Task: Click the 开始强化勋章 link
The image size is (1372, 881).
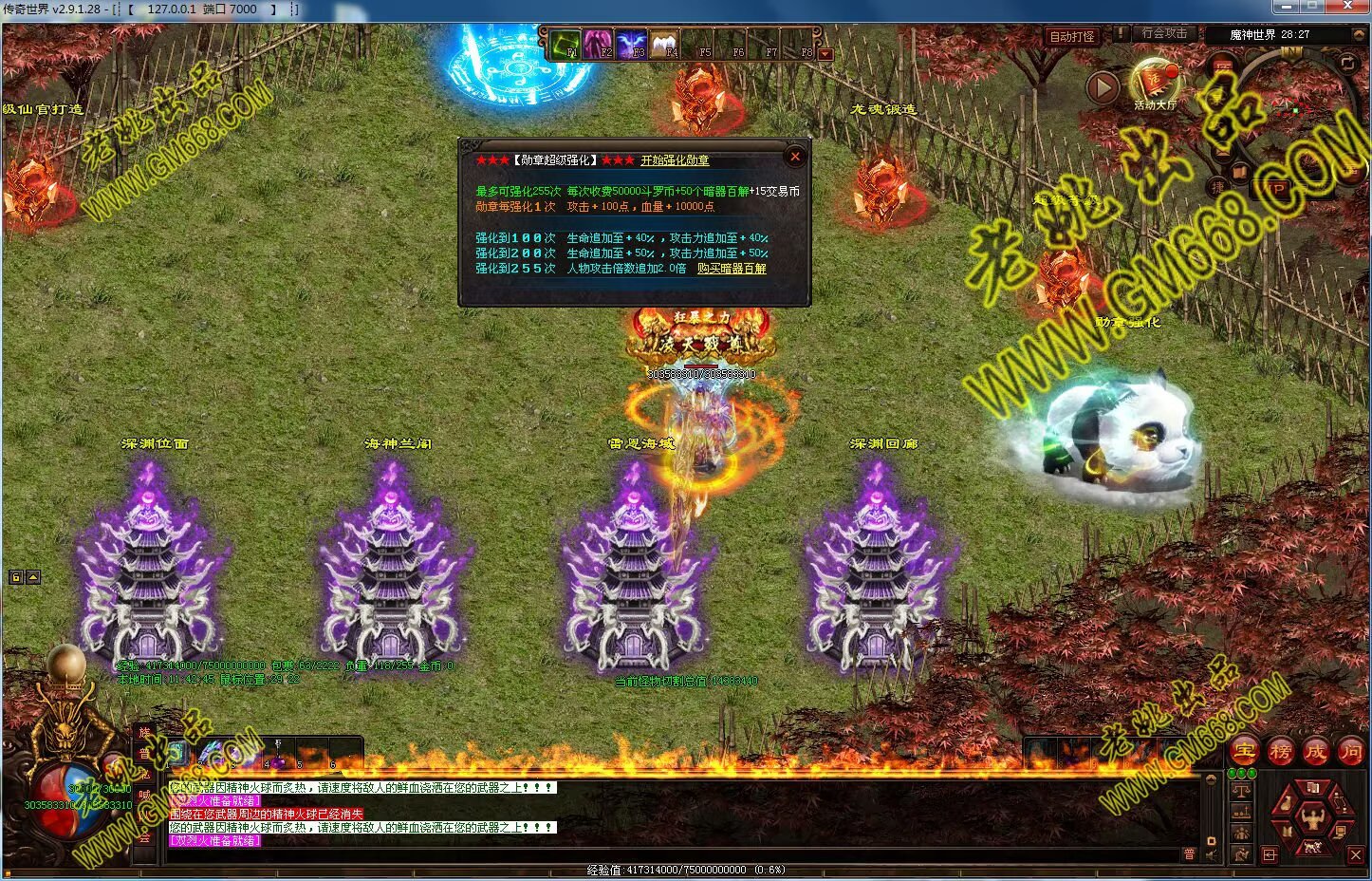Action: (x=675, y=160)
